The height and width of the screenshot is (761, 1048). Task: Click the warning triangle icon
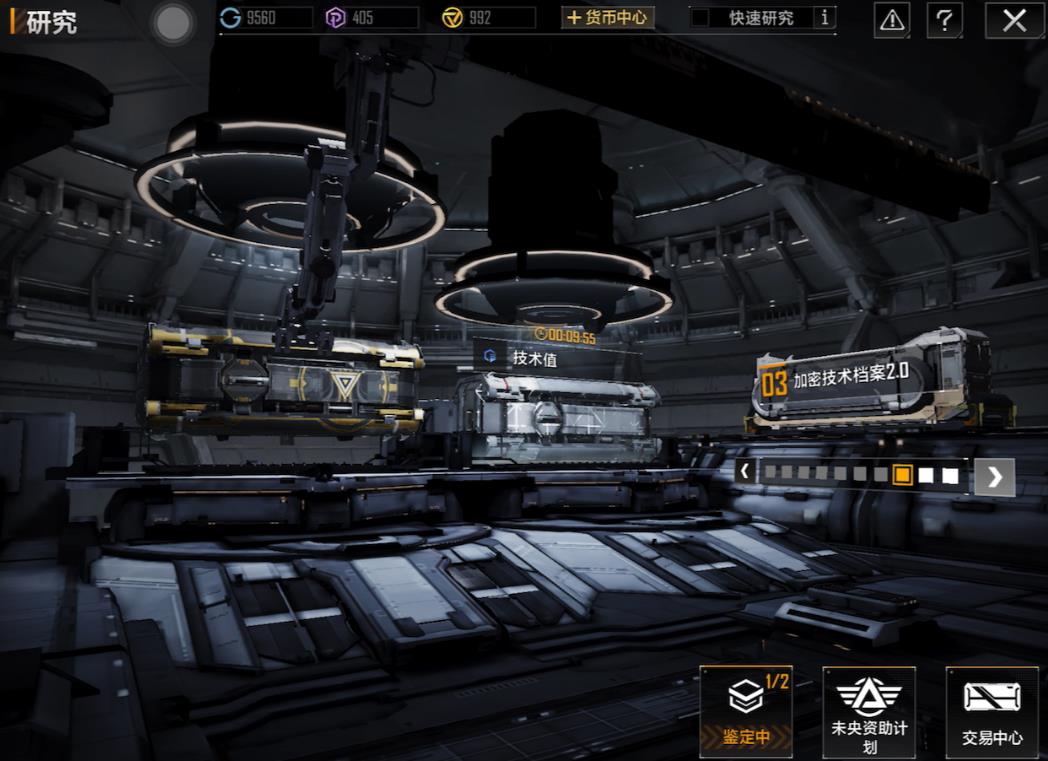pos(892,19)
